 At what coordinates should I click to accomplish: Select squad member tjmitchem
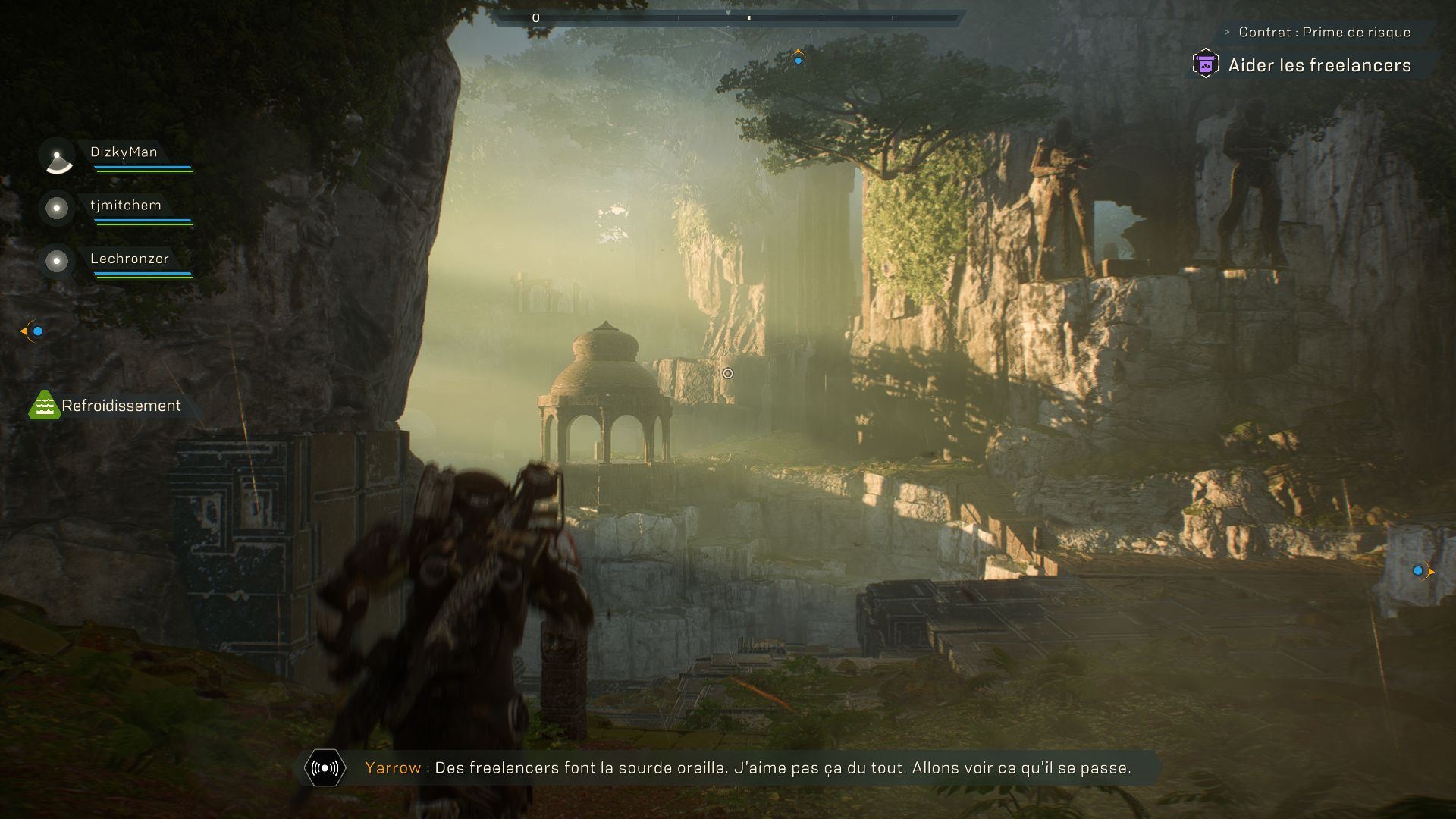click(125, 206)
